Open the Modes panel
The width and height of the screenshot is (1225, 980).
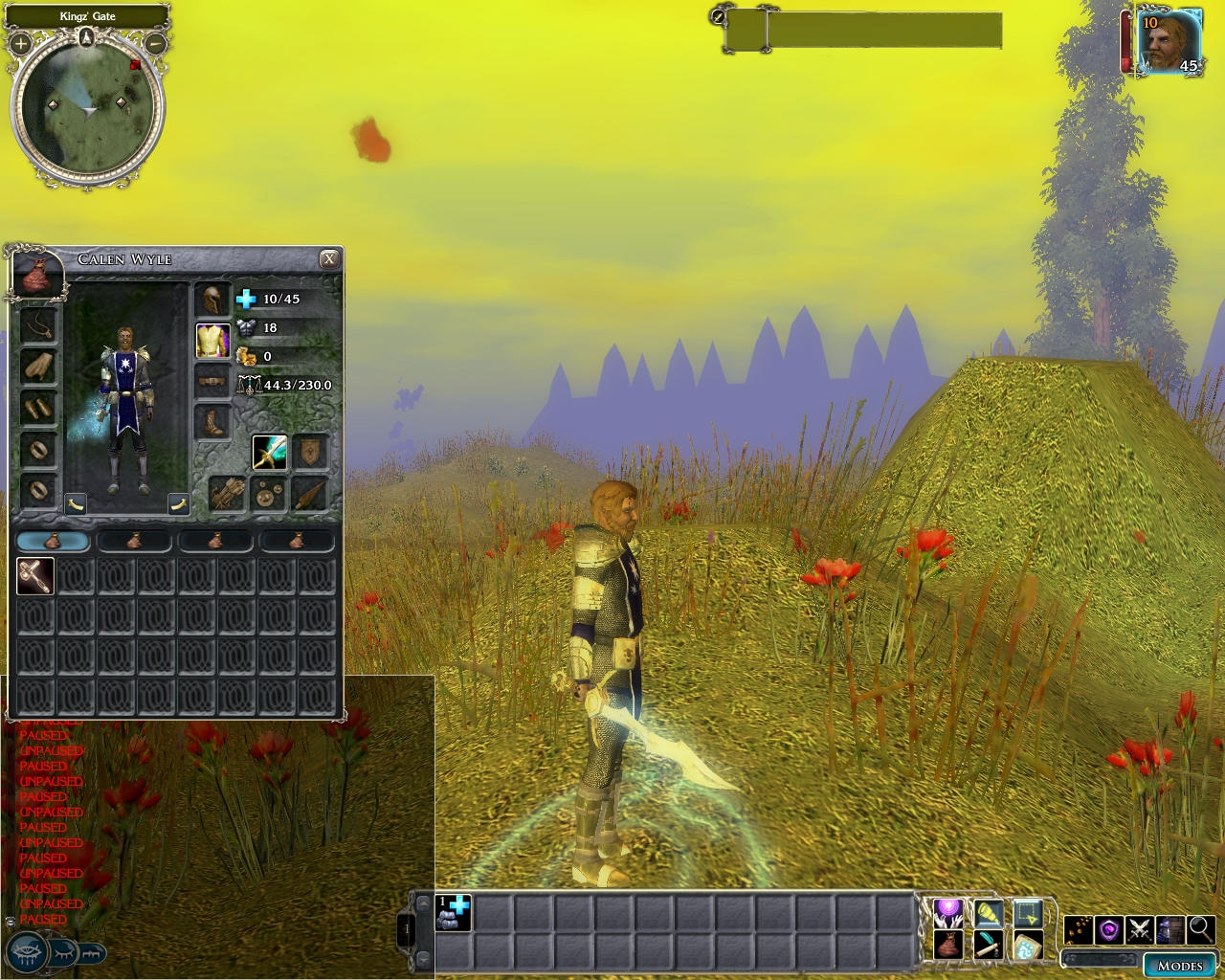(1180, 966)
